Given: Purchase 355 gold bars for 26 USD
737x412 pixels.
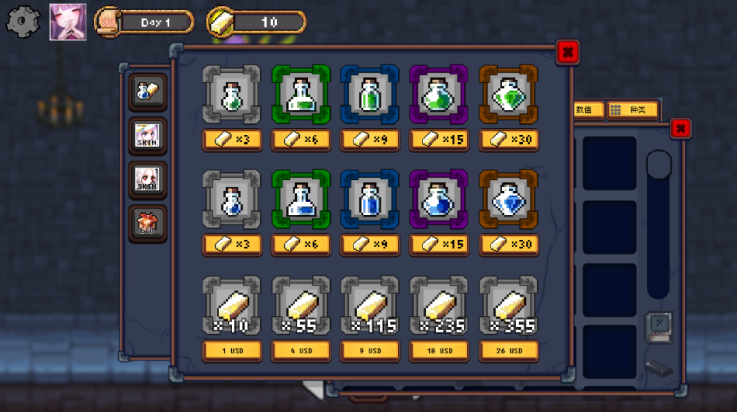Looking at the screenshot, I should 508,351.
